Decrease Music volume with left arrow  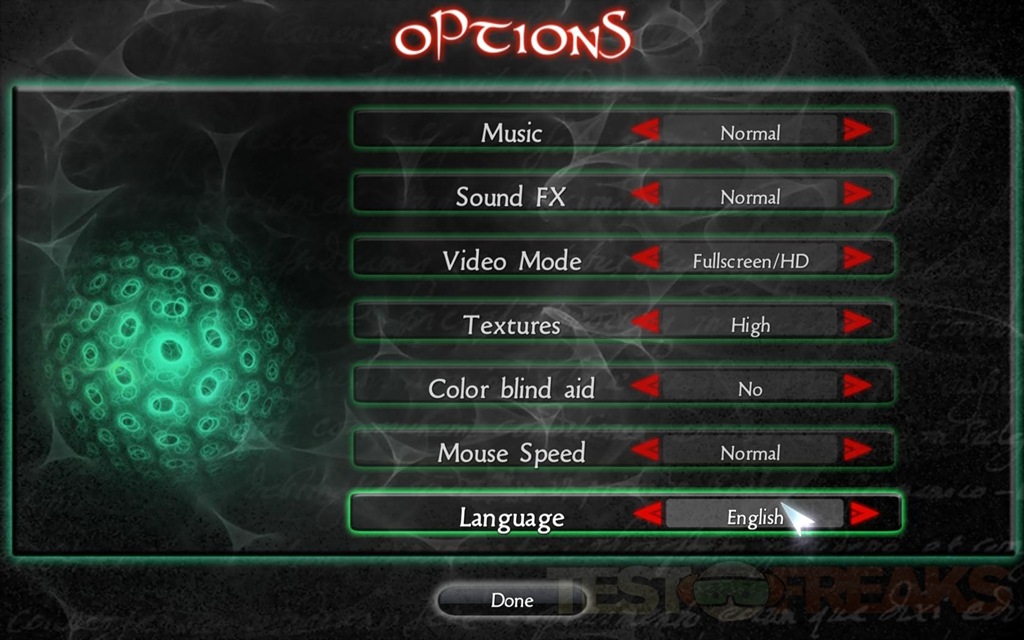tap(646, 131)
